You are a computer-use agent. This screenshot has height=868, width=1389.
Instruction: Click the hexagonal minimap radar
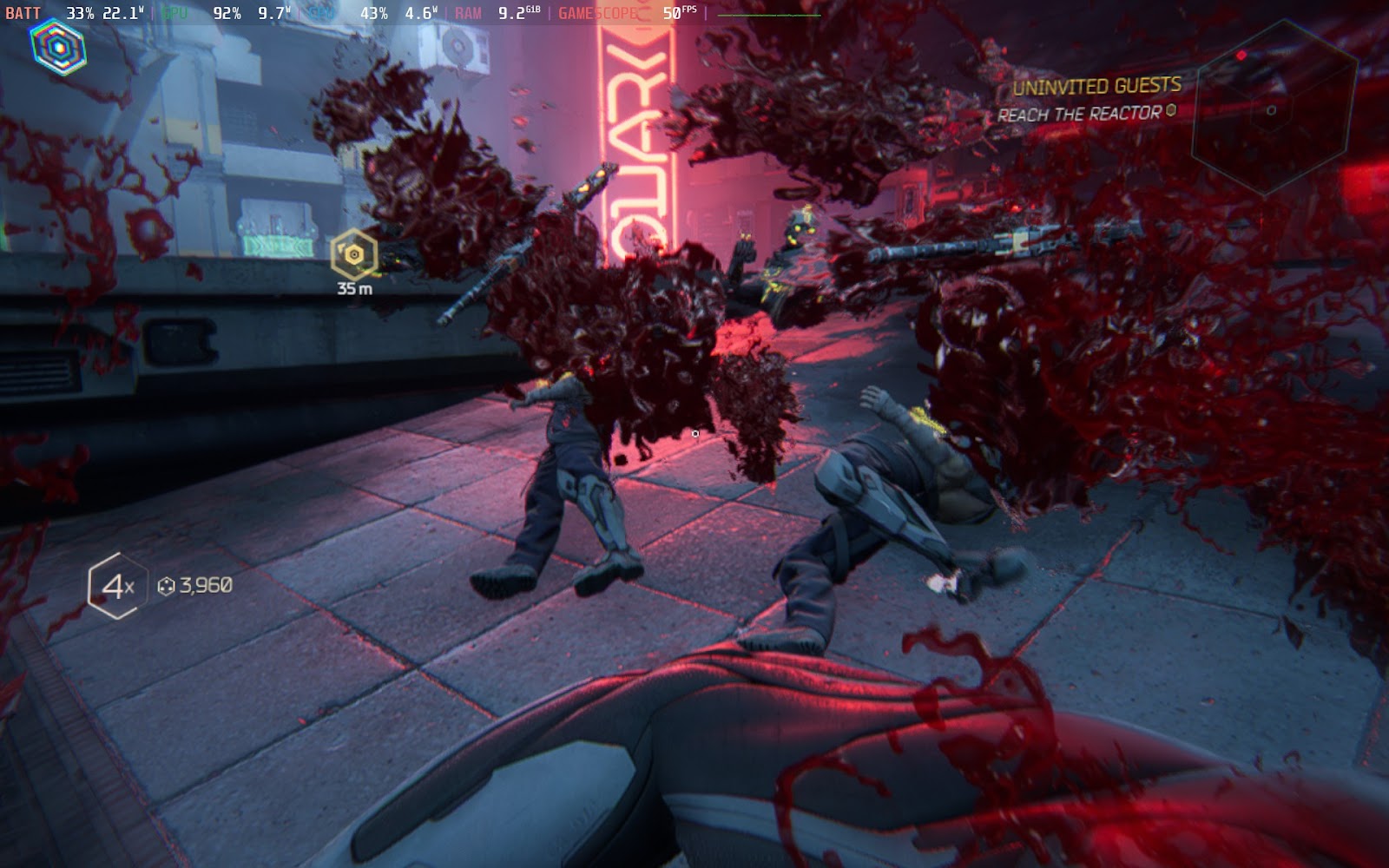[1273, 108]
